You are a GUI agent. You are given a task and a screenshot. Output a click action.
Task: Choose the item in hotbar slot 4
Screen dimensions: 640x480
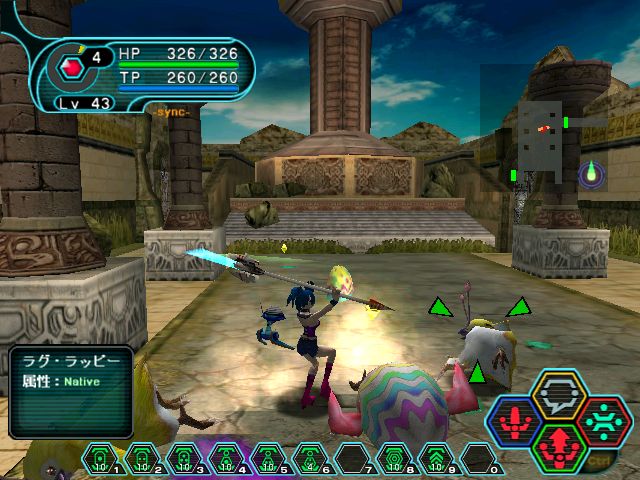[x=227, y=462]
